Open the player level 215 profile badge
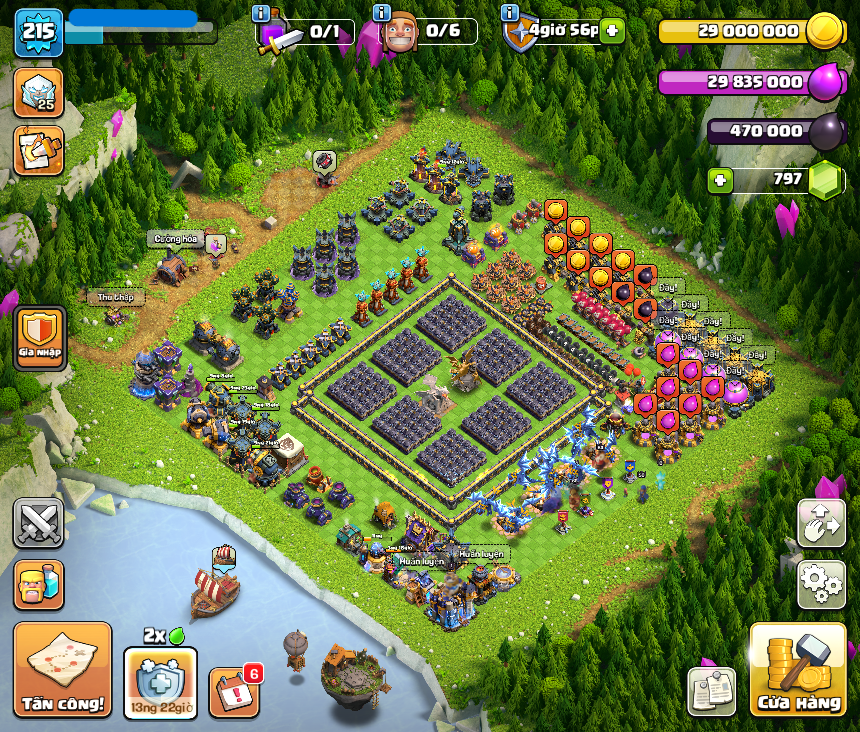Image resolution: width=860 pixels, height=732 pixels. tap(38, 32)
